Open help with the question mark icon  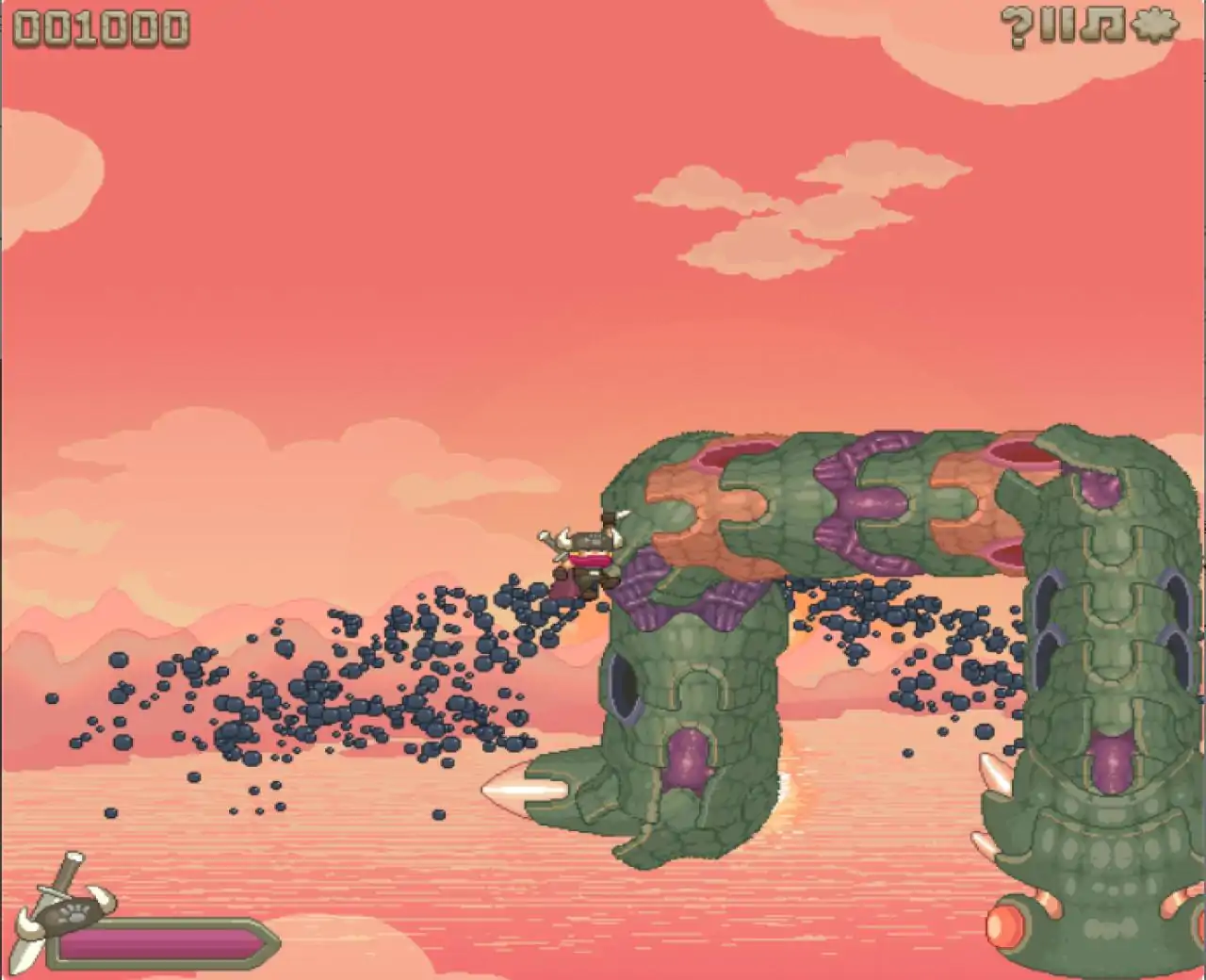[x=1015, y=26]
